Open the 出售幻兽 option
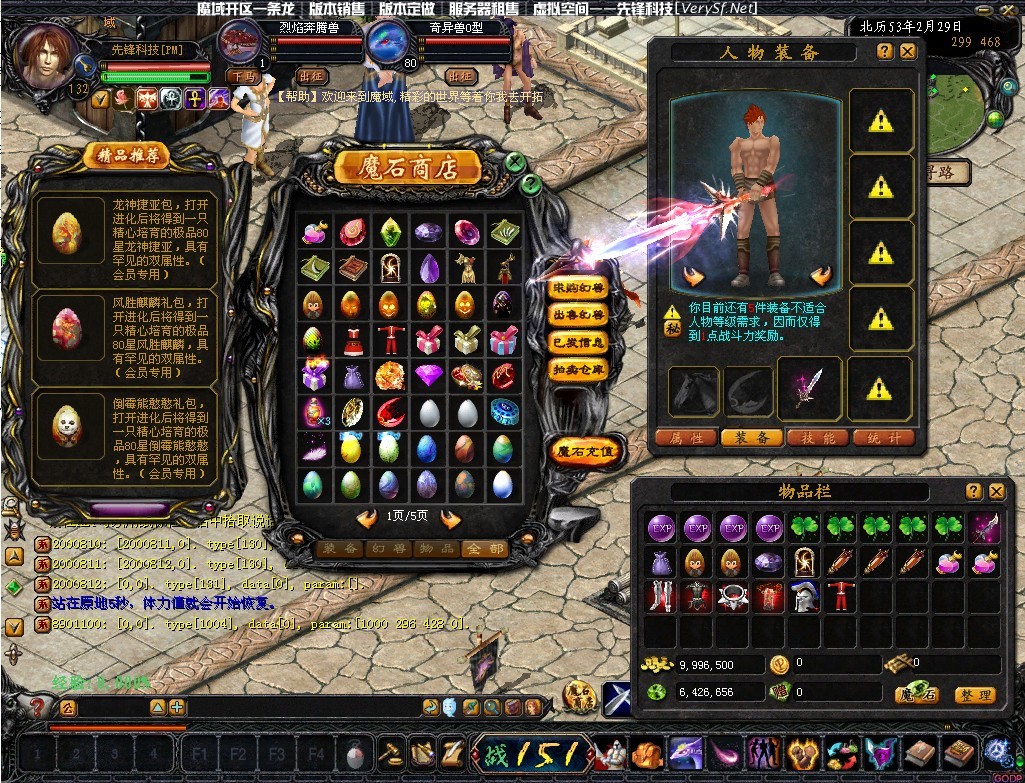This screenshot has width=1025, height=783. pos(579,315)
